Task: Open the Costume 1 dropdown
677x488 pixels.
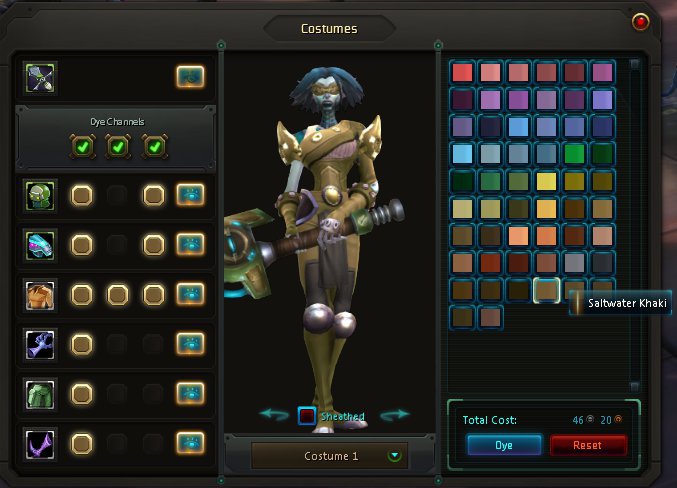Action: point(395,456)
